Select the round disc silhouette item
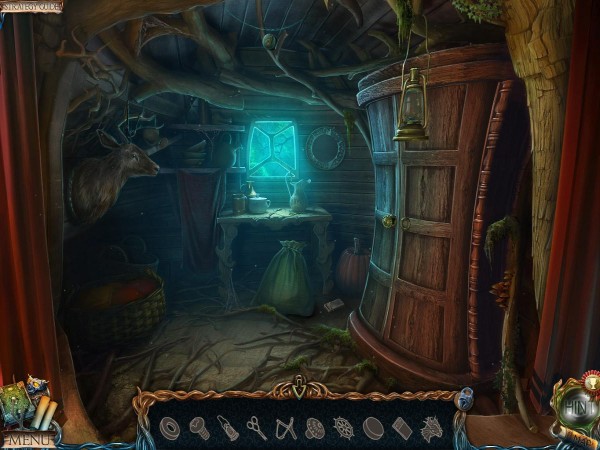Screen dimensions: 600x450 tap(373, 428)
